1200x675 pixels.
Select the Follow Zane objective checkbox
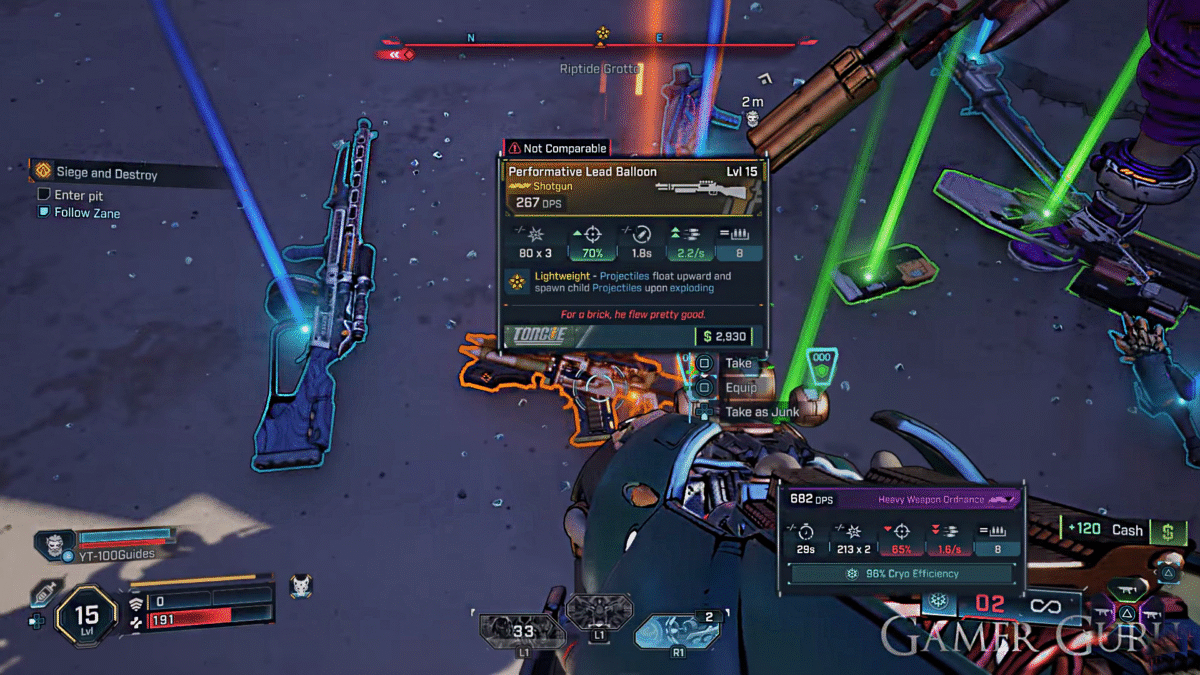(x=44, y=213)
